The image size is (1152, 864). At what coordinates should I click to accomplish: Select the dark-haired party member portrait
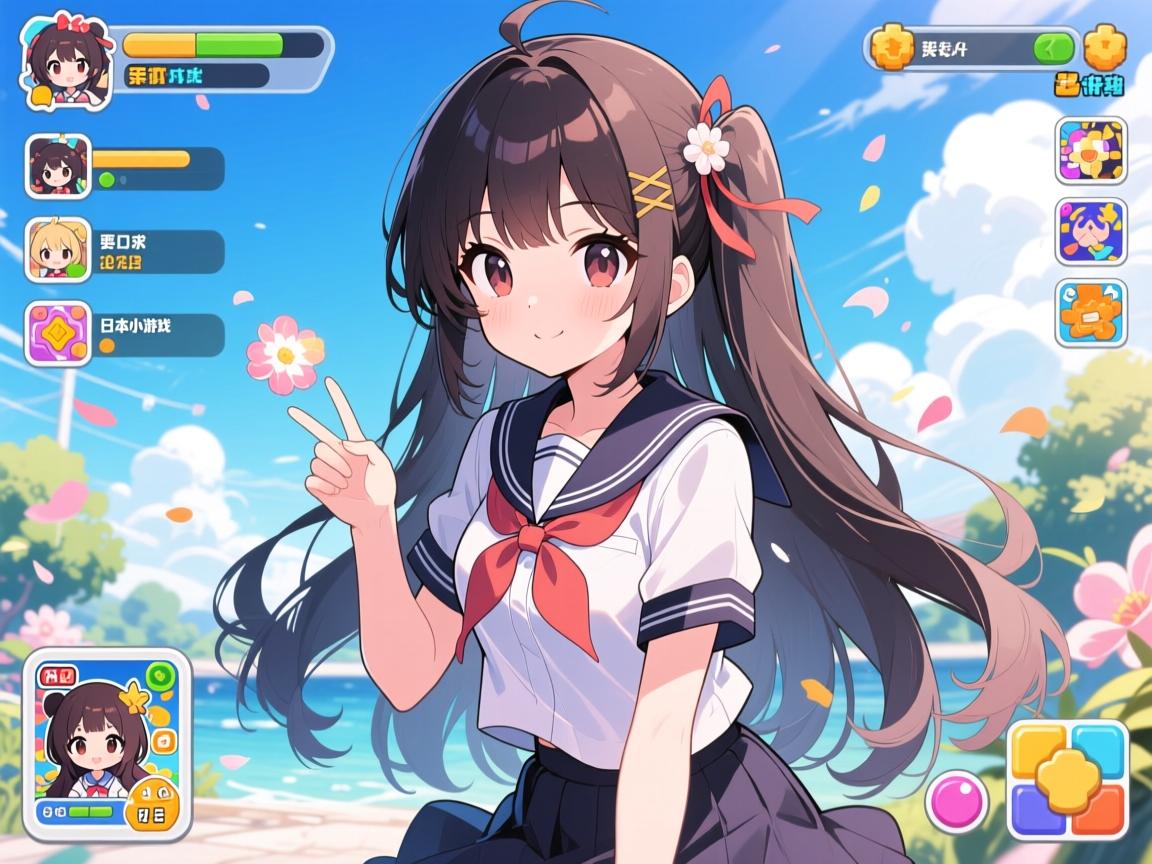point(57,166)
